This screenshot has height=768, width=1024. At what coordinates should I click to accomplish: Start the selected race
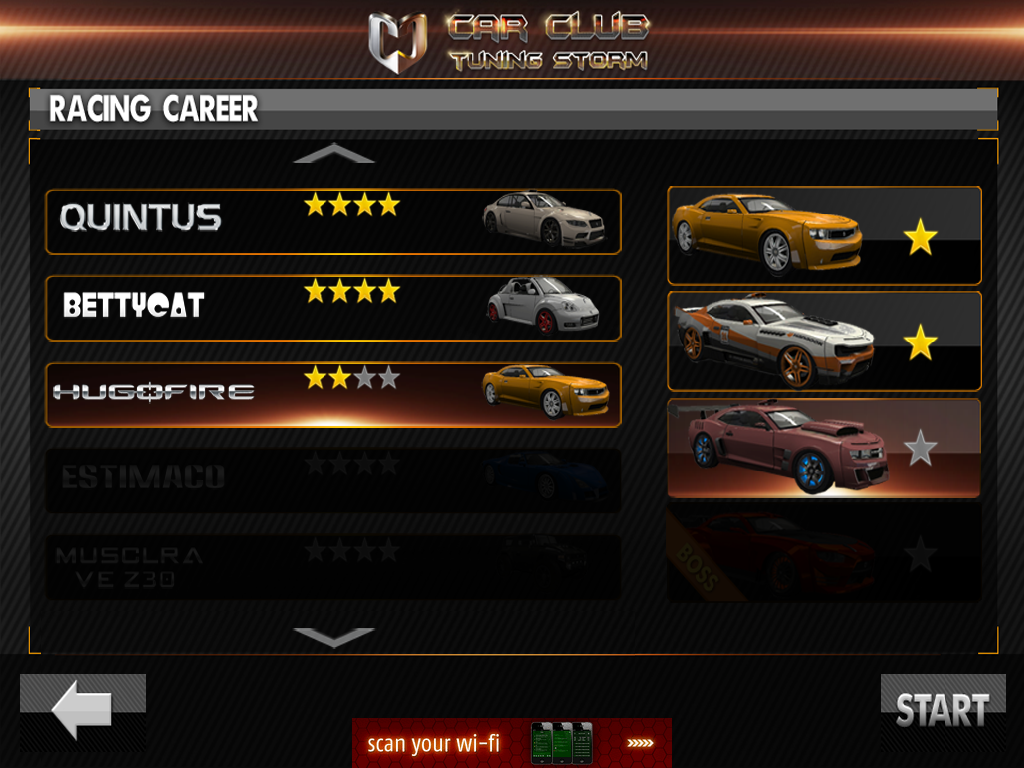(x=942, y=709)
